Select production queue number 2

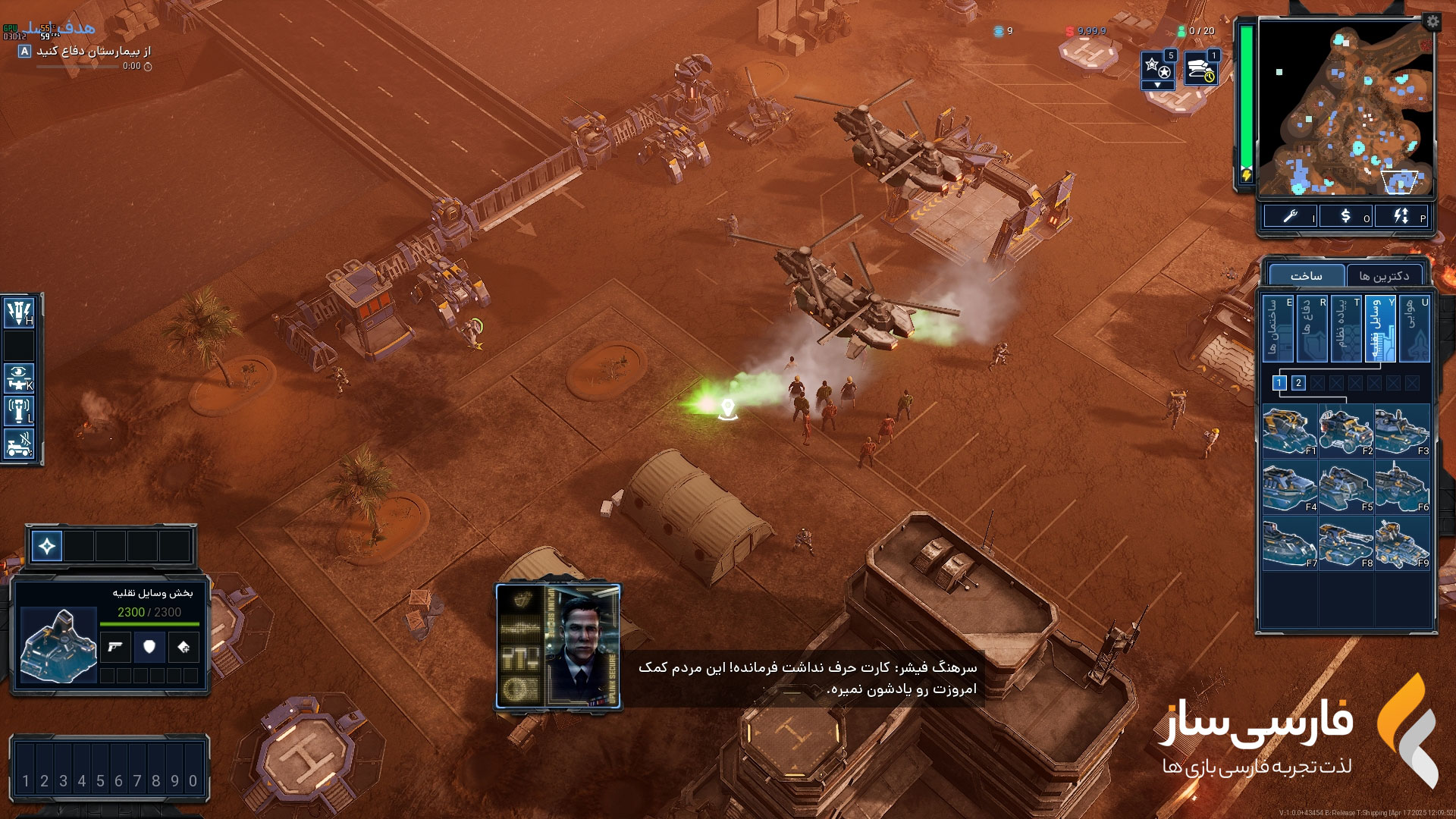[1298, 383]
